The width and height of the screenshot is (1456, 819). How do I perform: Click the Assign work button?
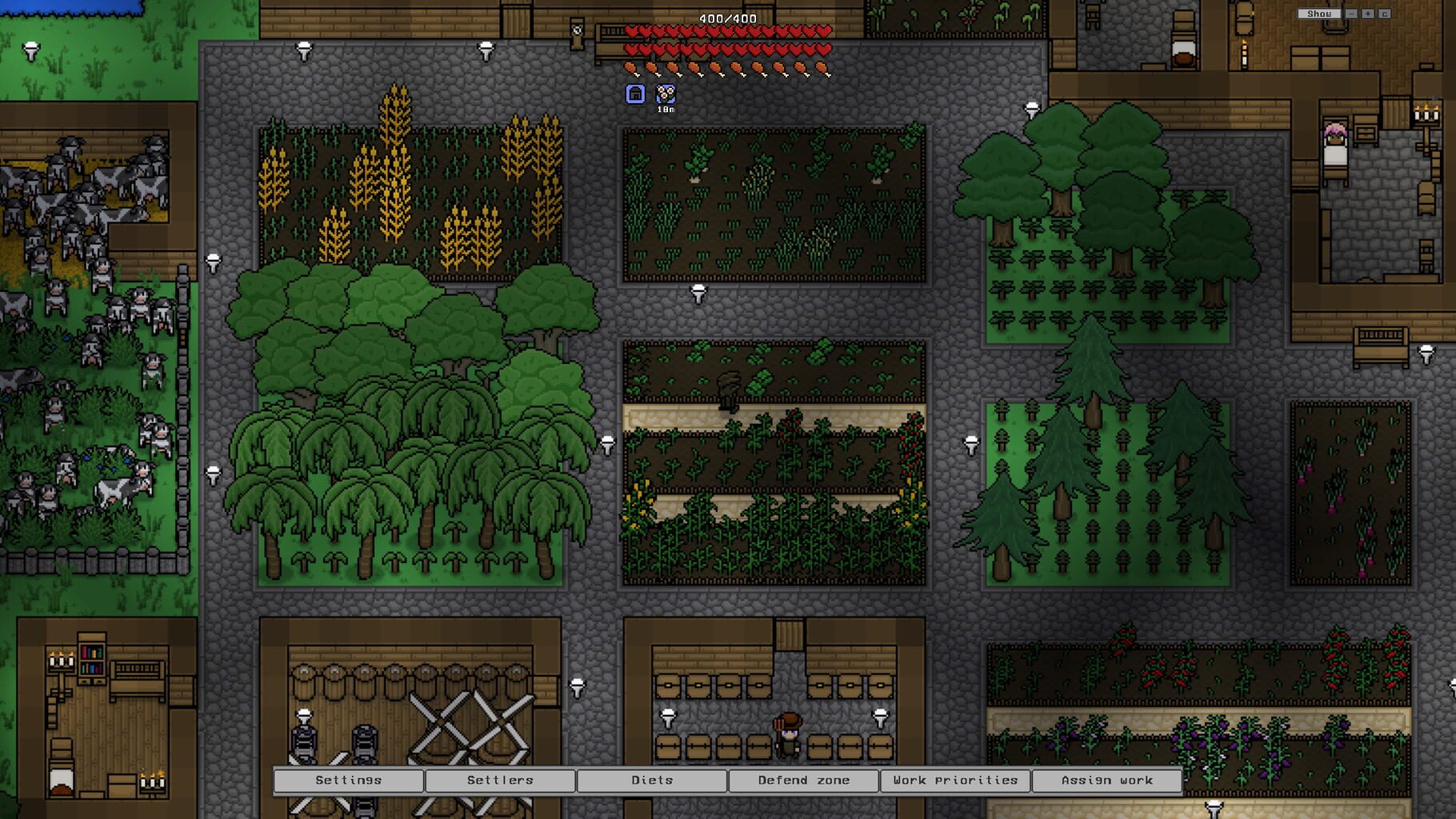pyautogui.click(x=1107, y=780)
